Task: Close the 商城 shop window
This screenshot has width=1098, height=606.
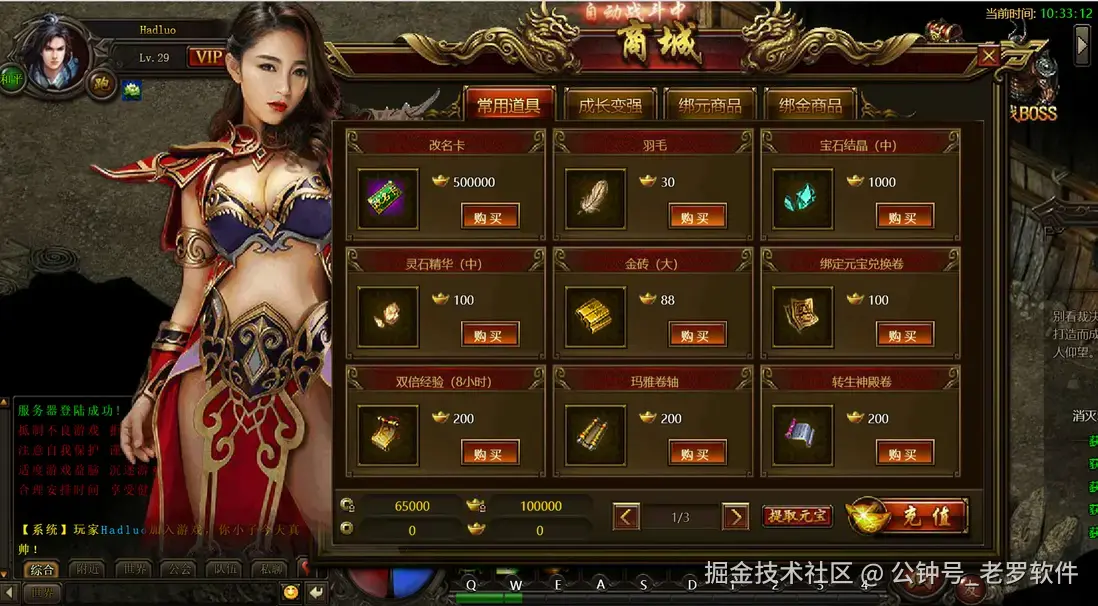Action: tap(989, 56)
